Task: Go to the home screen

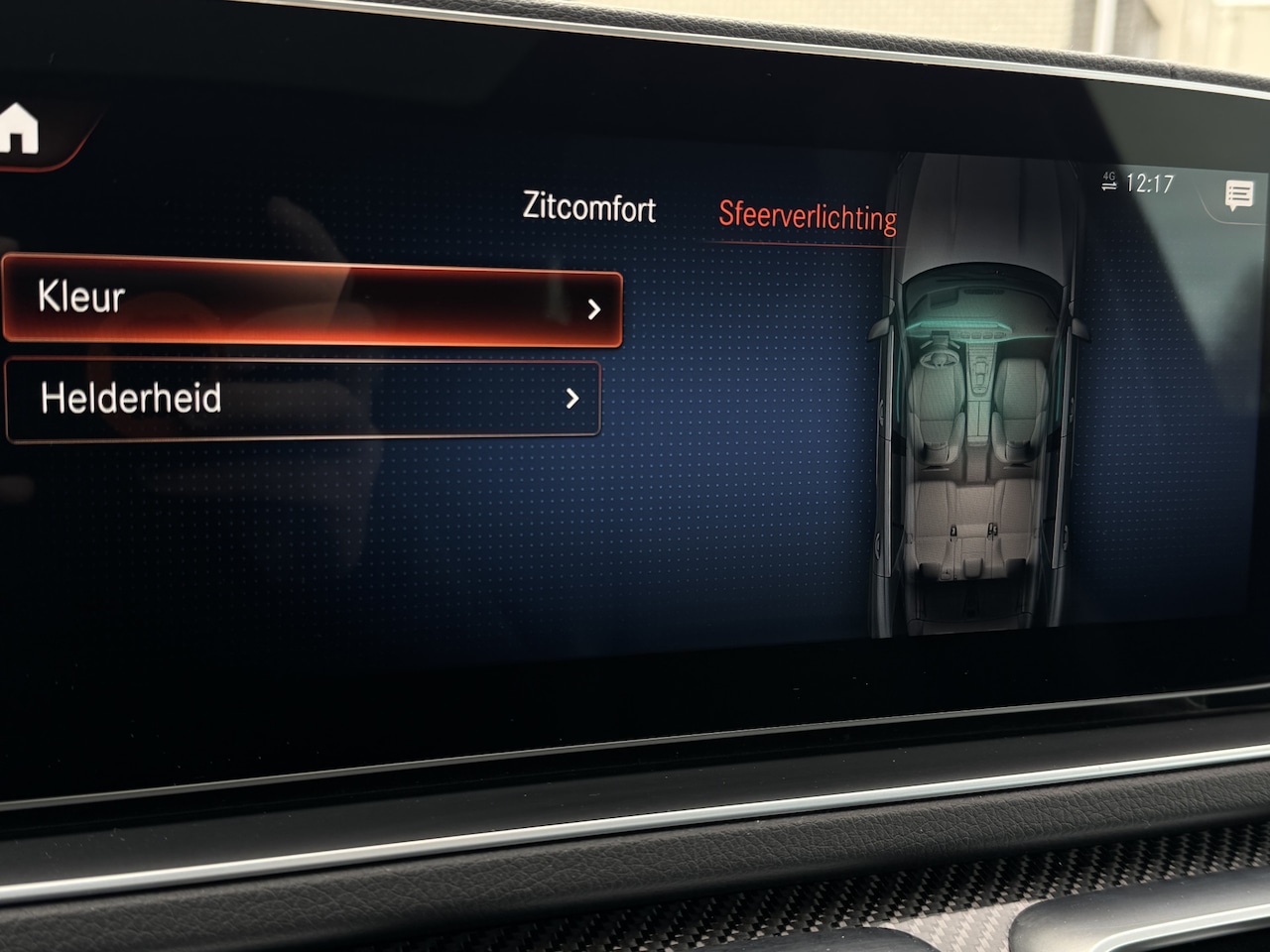Action: [20, 130]
